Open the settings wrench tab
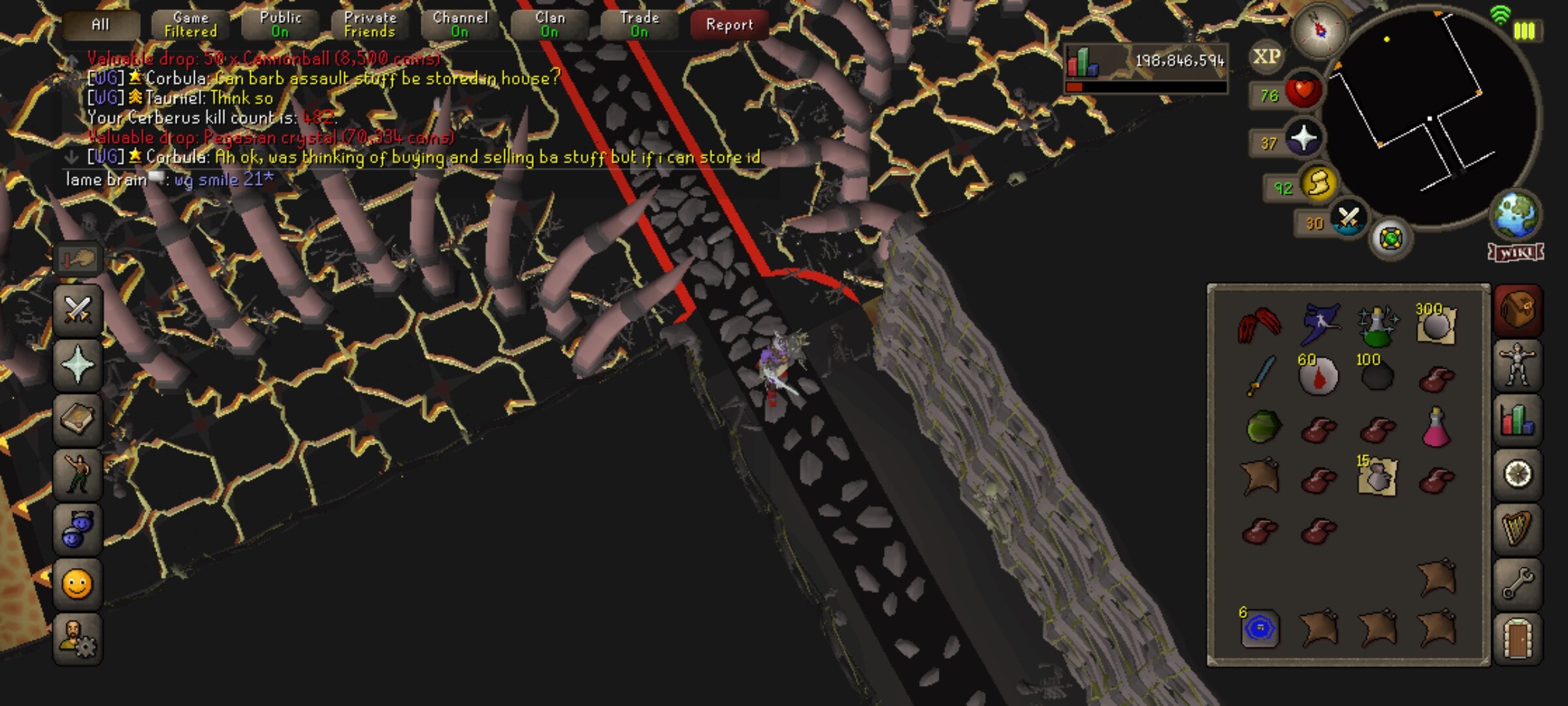Screen dimensions: 1568x706 1517,583
